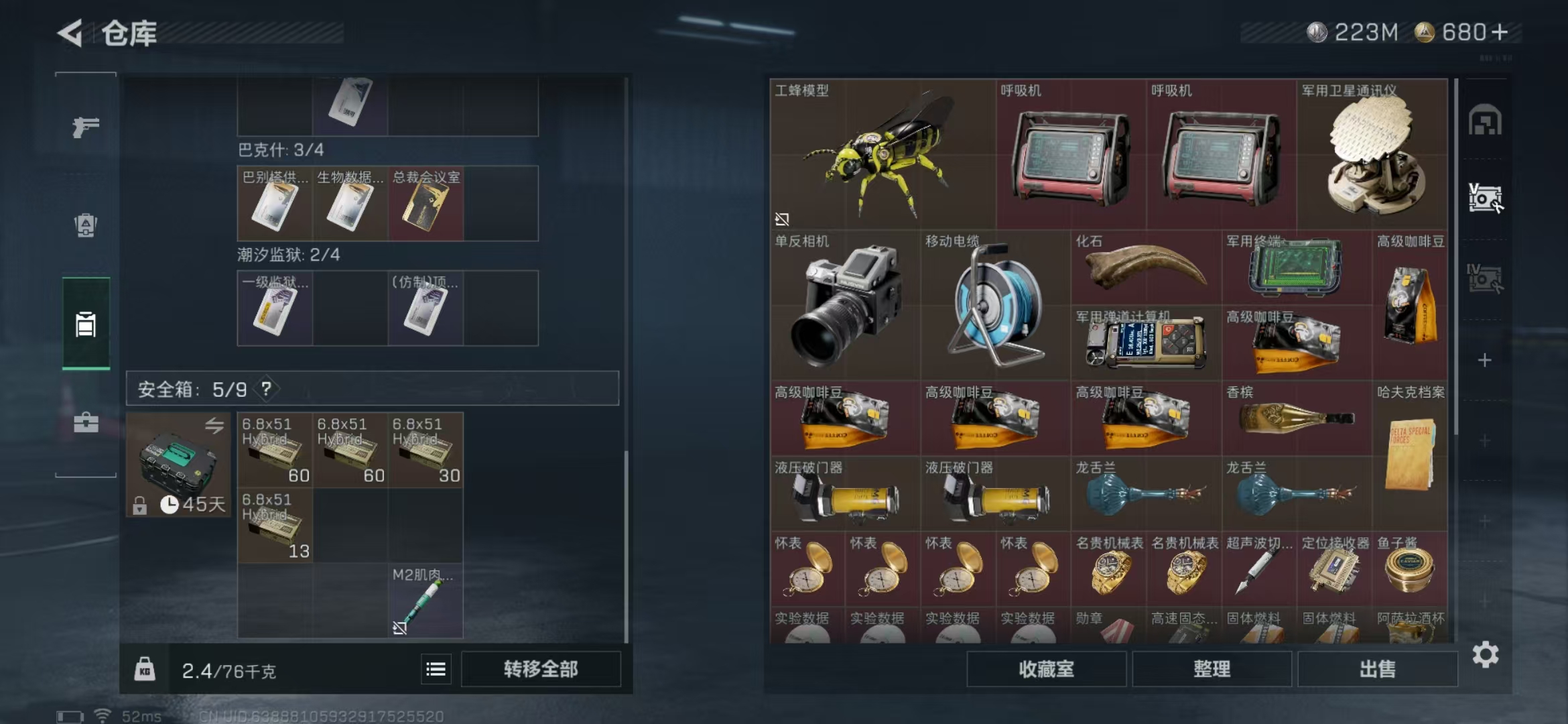
Task: Select the 总裁会议室 keycard
Action: click(426, 204)
